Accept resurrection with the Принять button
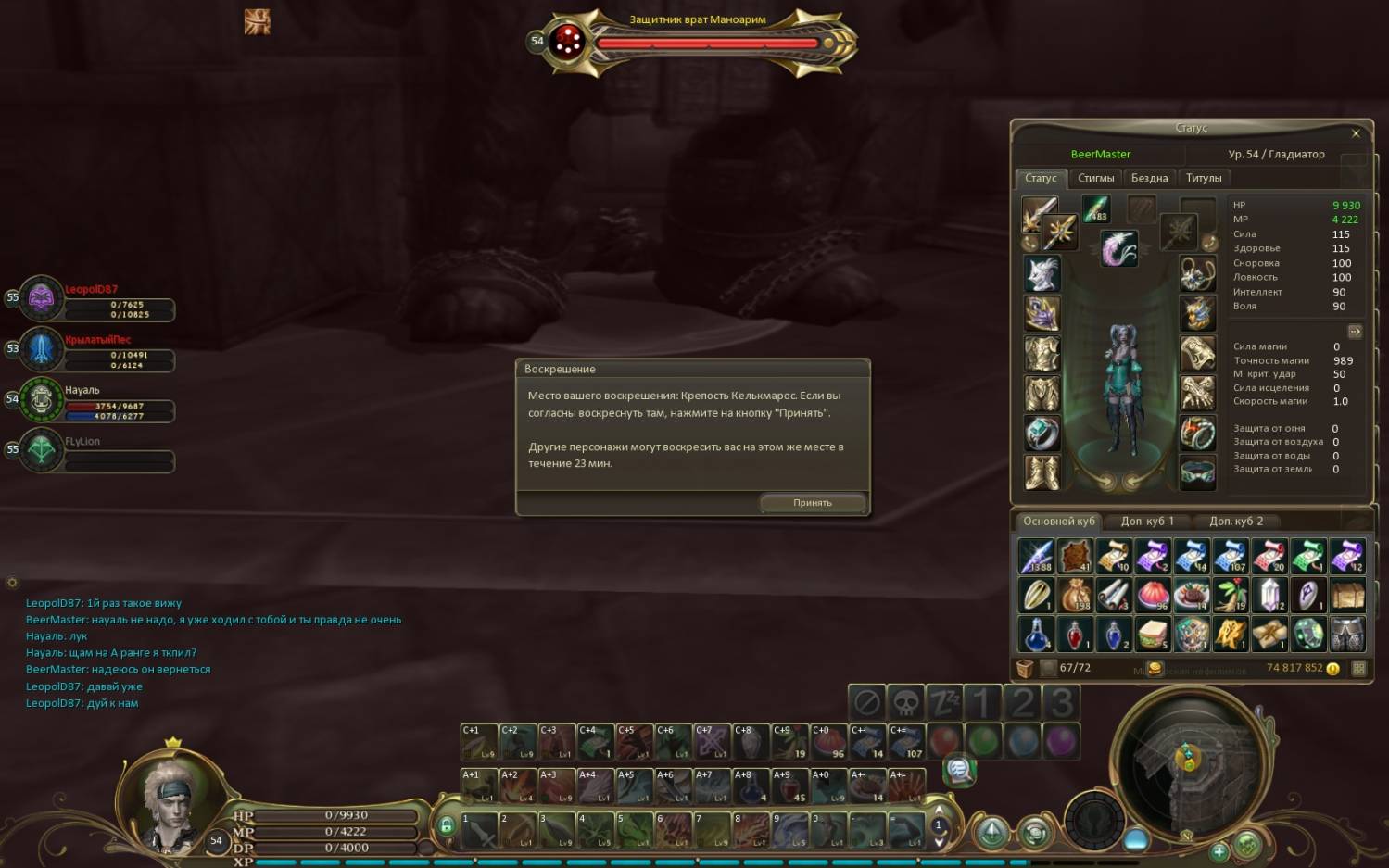 click(x=813, y=503)
